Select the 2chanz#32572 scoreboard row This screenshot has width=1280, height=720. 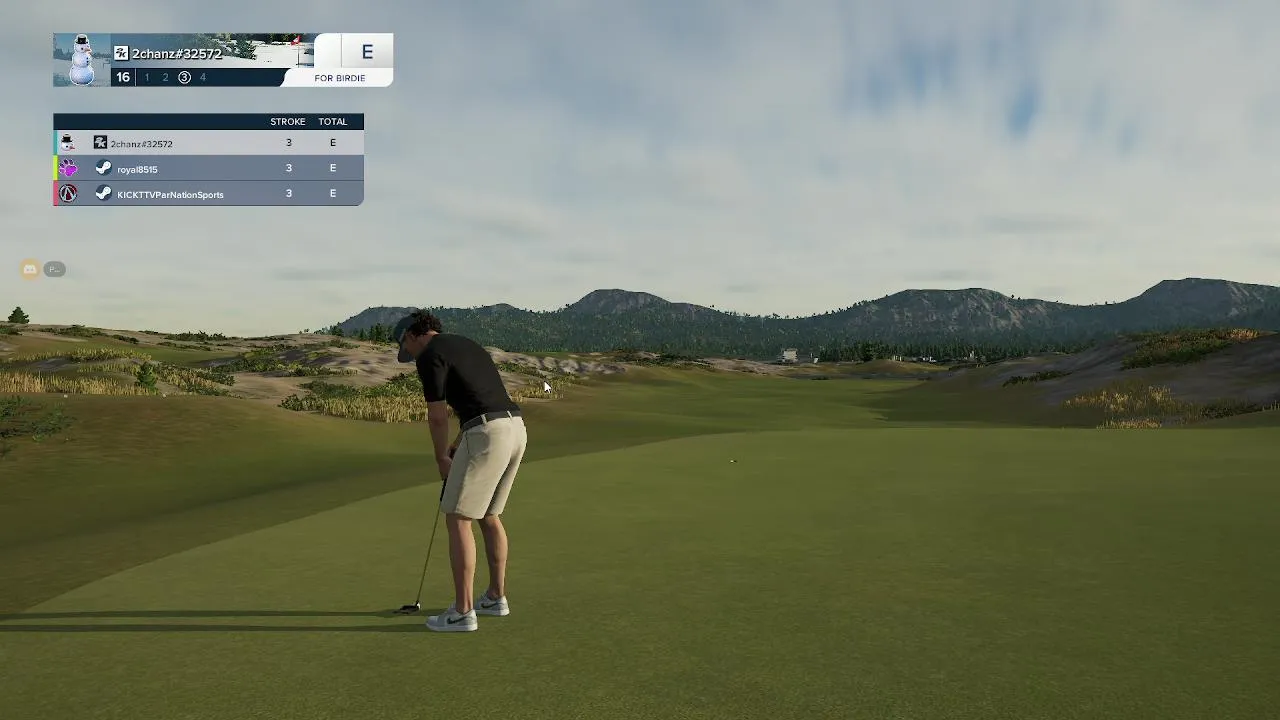[208, 143]
